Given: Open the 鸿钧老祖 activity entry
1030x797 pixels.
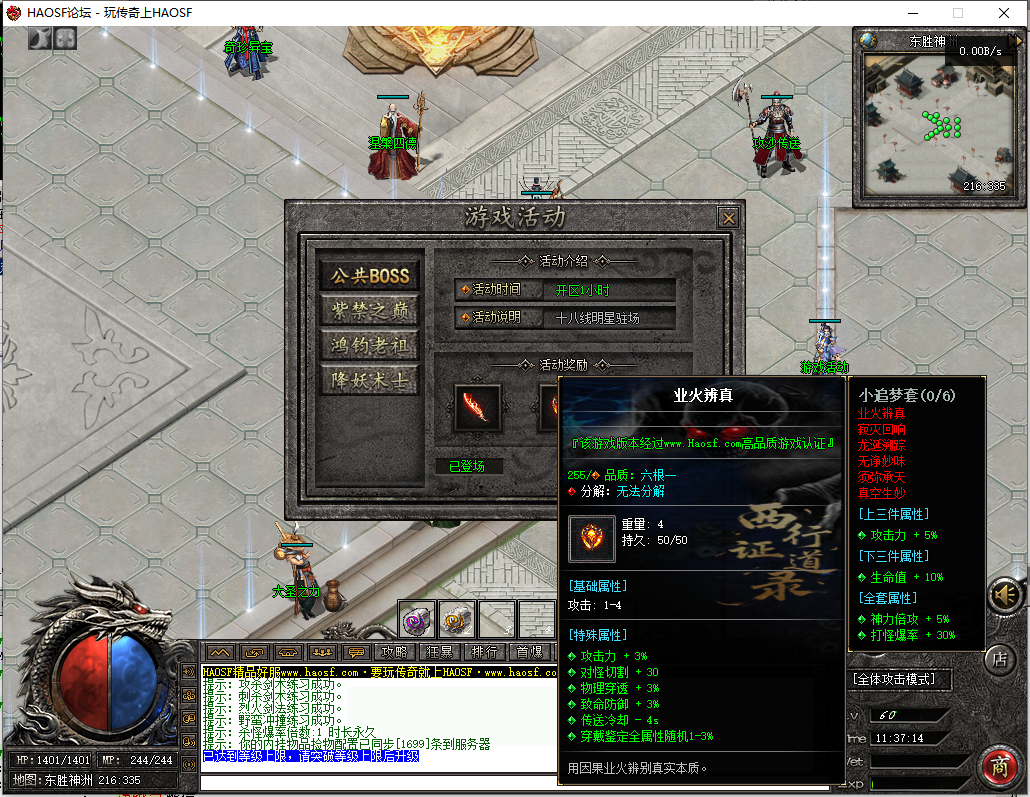Looking at the screenshot, I should (370, 346).
